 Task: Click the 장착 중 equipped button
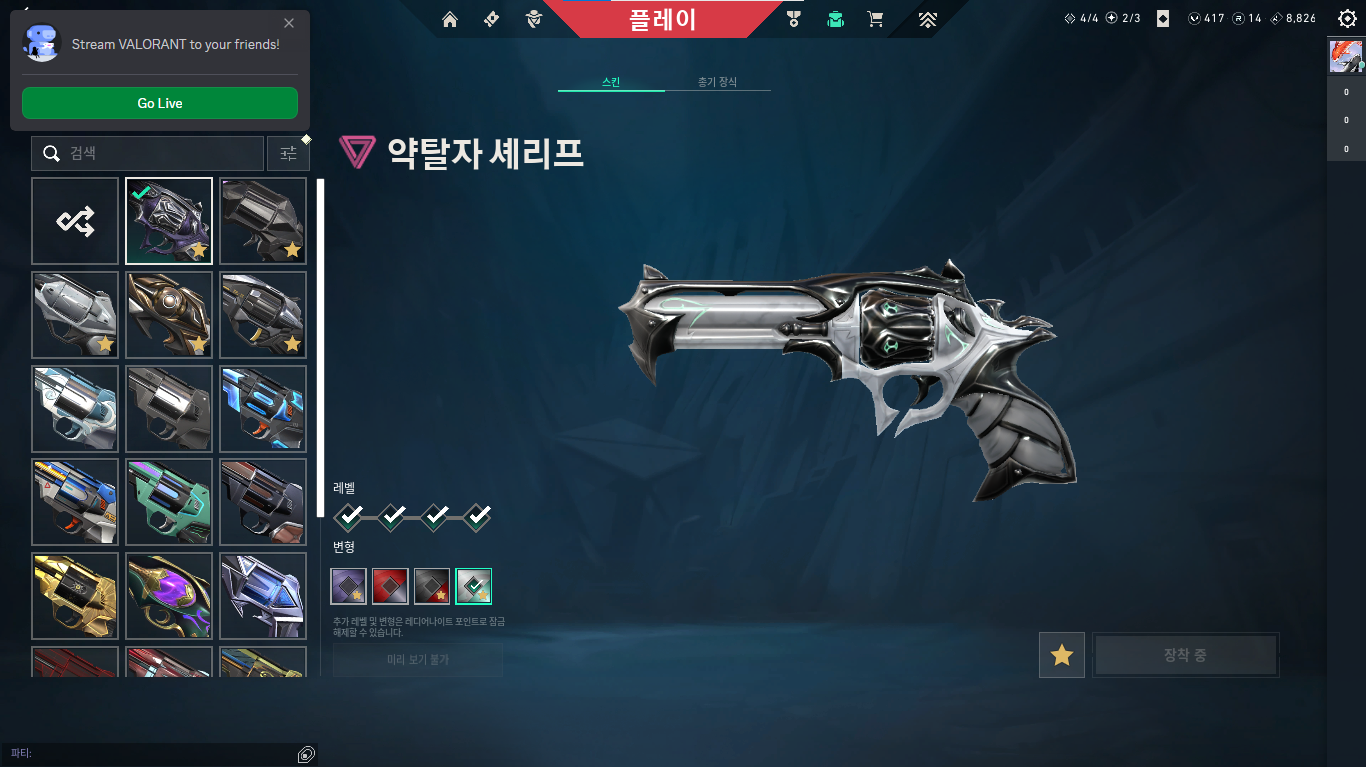pyautogui.click(x=1185, y=656)
